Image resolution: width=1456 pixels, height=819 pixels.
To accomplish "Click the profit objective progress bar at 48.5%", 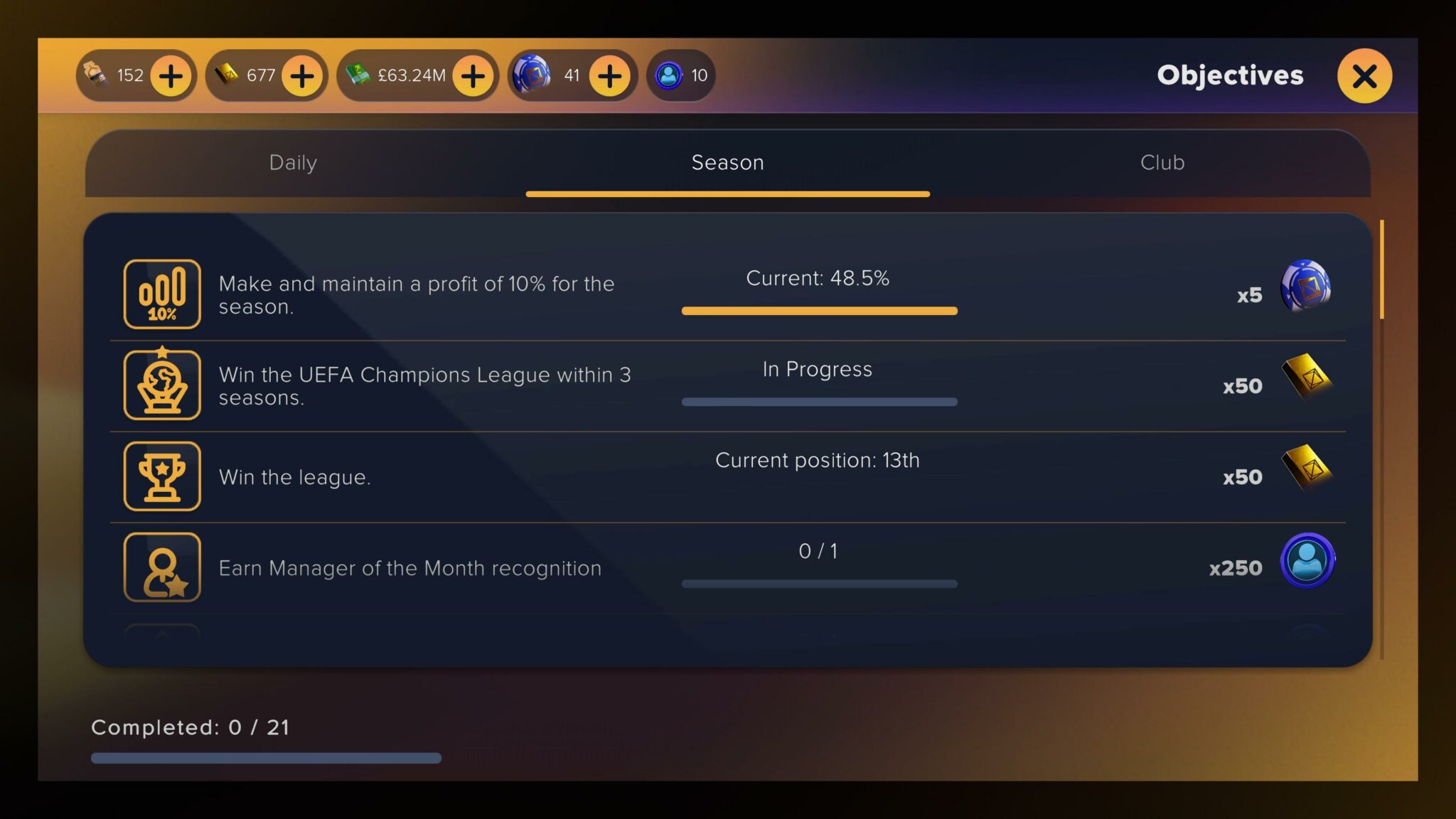I will tap(819, 311).
